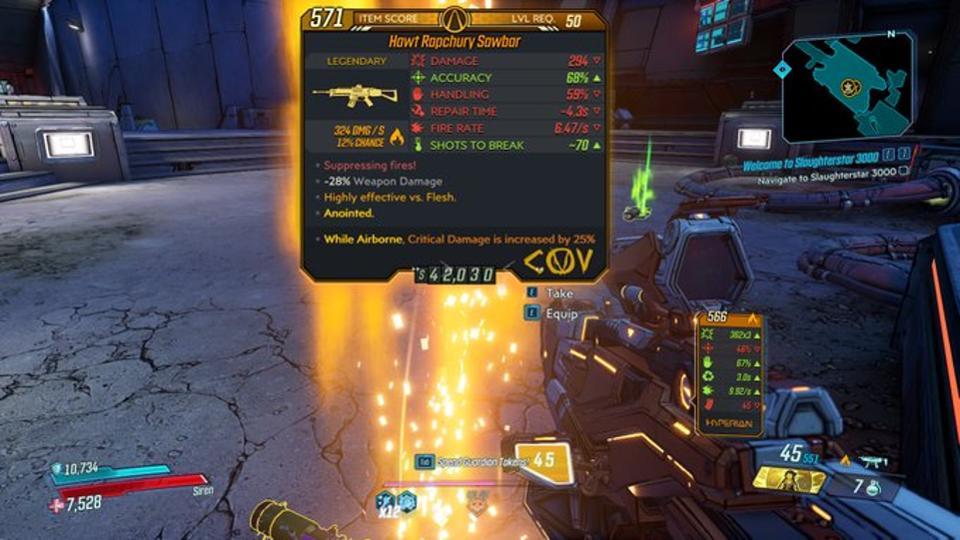Click the diamond waypoint marker beside the minimap
Image resolution: width=960 pixels, height=540 pixels.
tap(782, 69)
